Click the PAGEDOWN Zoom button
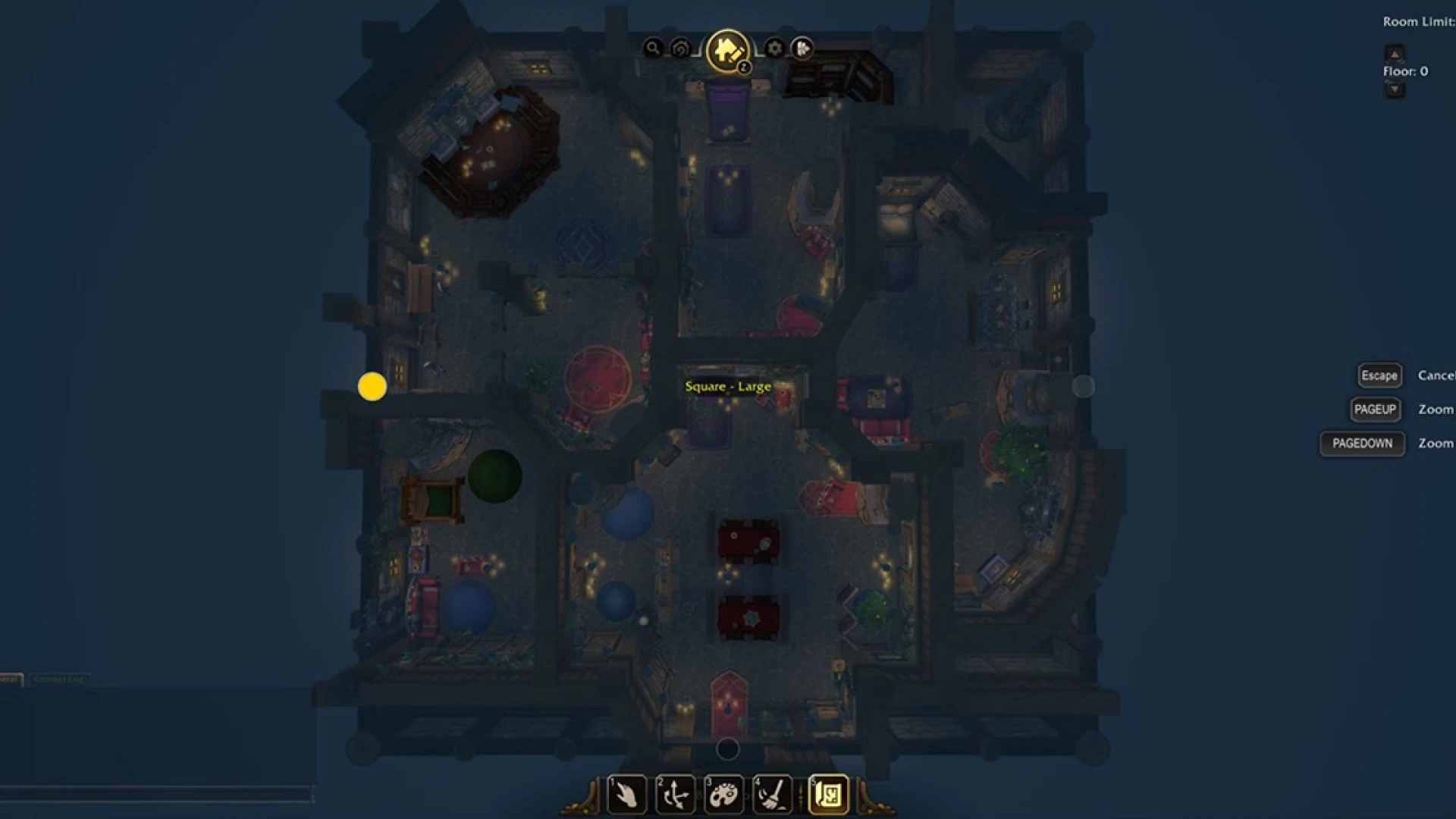1456x819 pixels. 1362,444
